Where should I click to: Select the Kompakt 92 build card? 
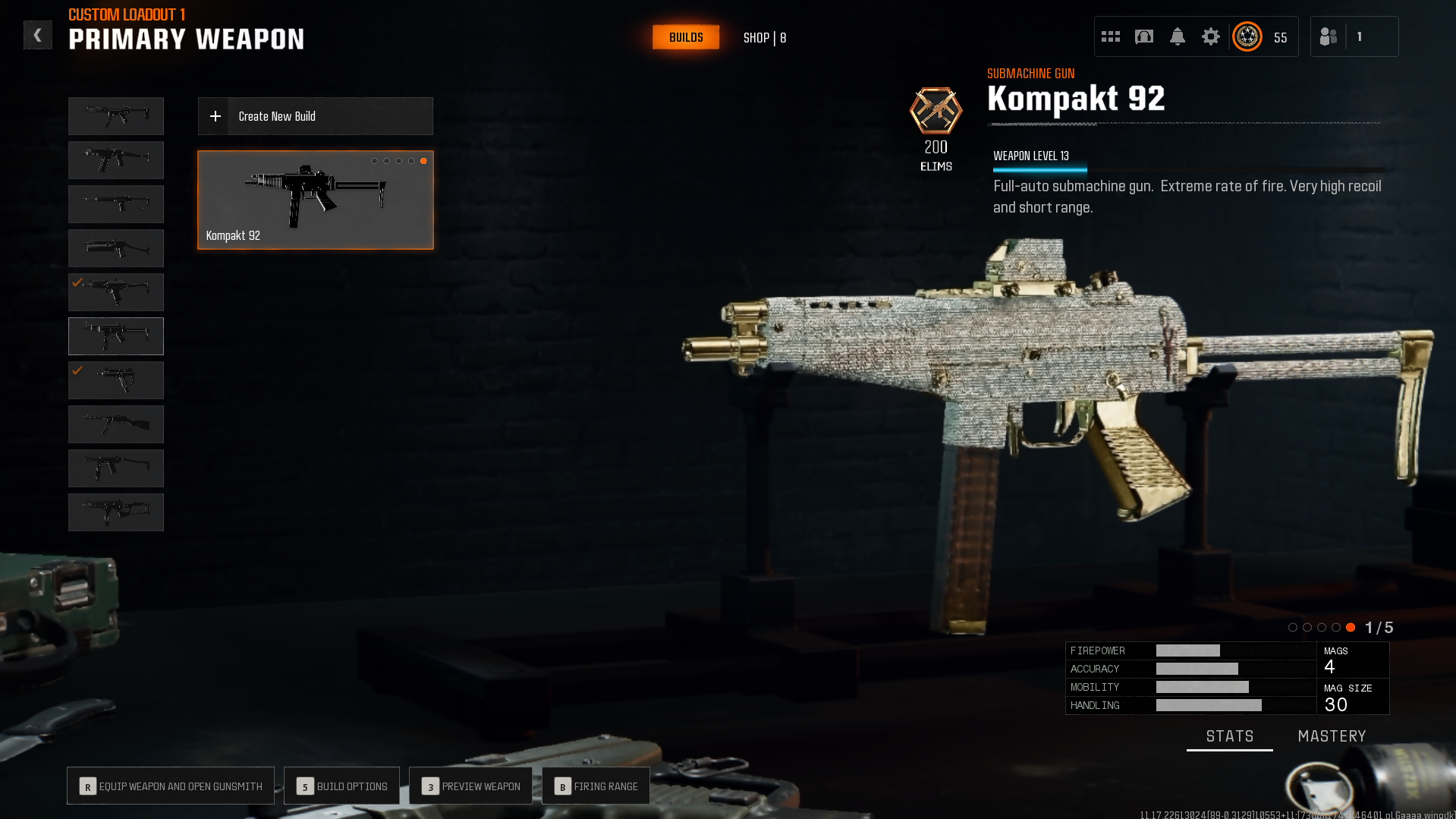315,200
